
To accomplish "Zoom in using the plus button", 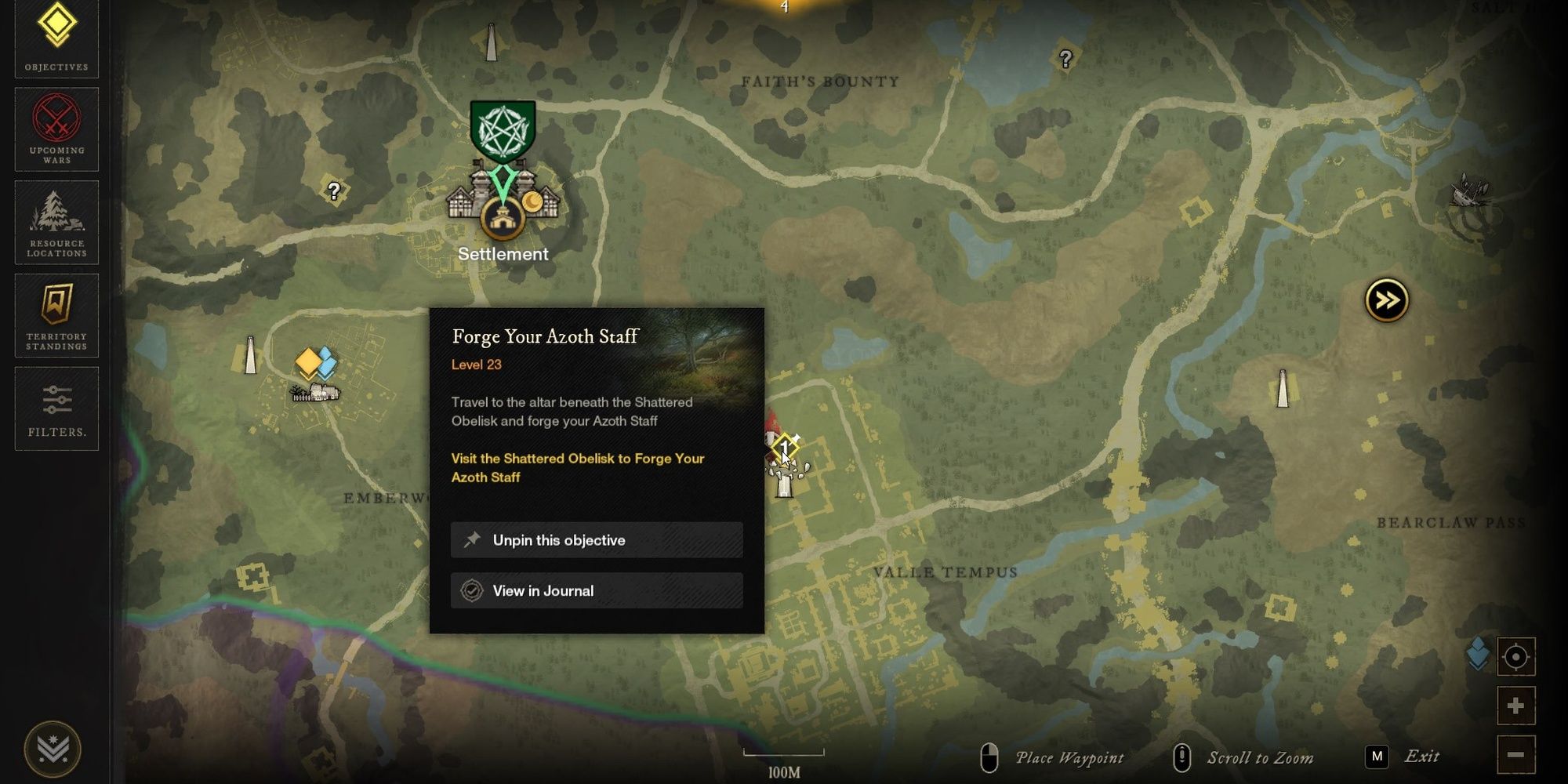I will tap(1517, 705).
